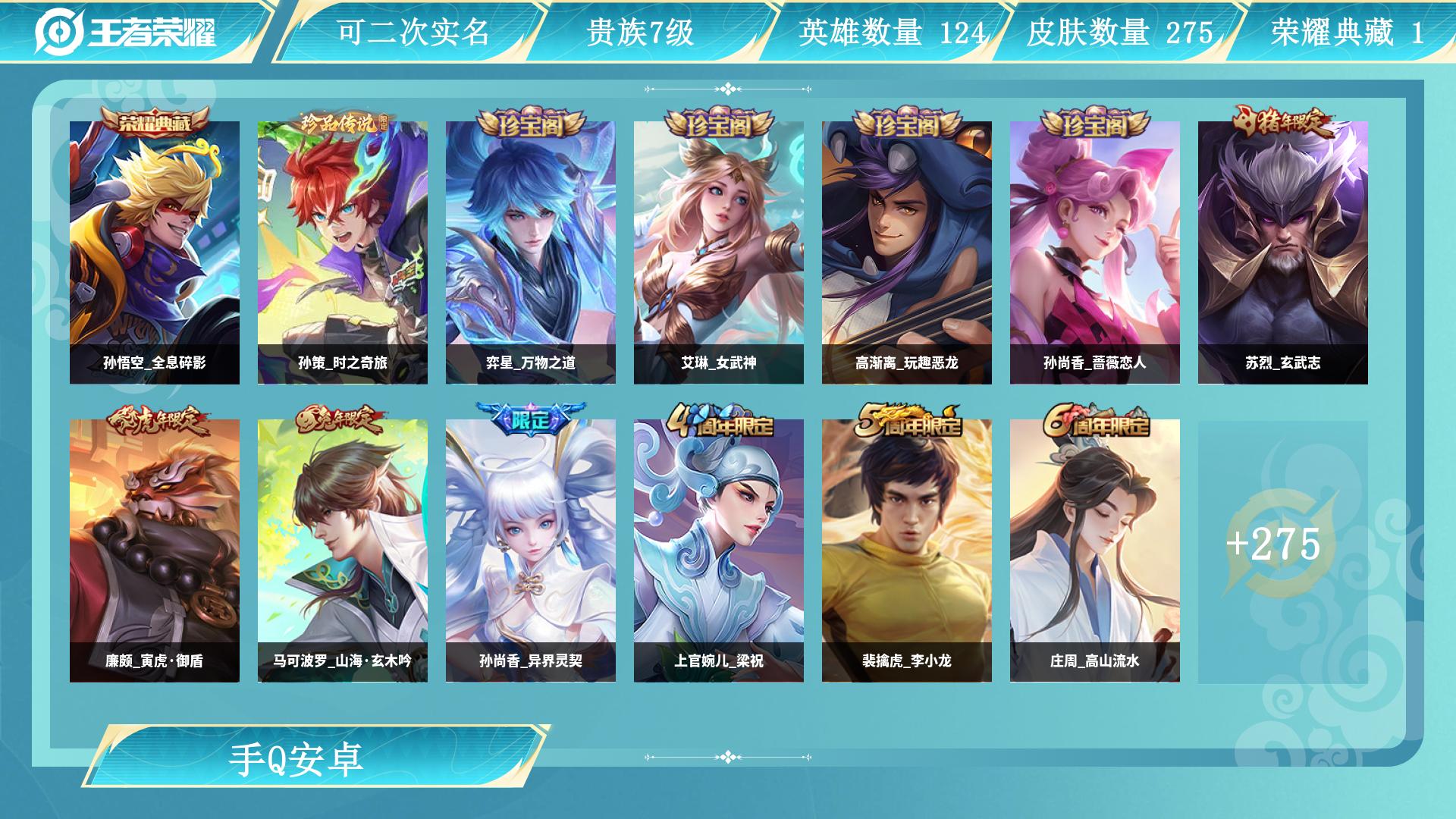Select the 皮肤数量 275 header tab

(x=1119, y=32)
